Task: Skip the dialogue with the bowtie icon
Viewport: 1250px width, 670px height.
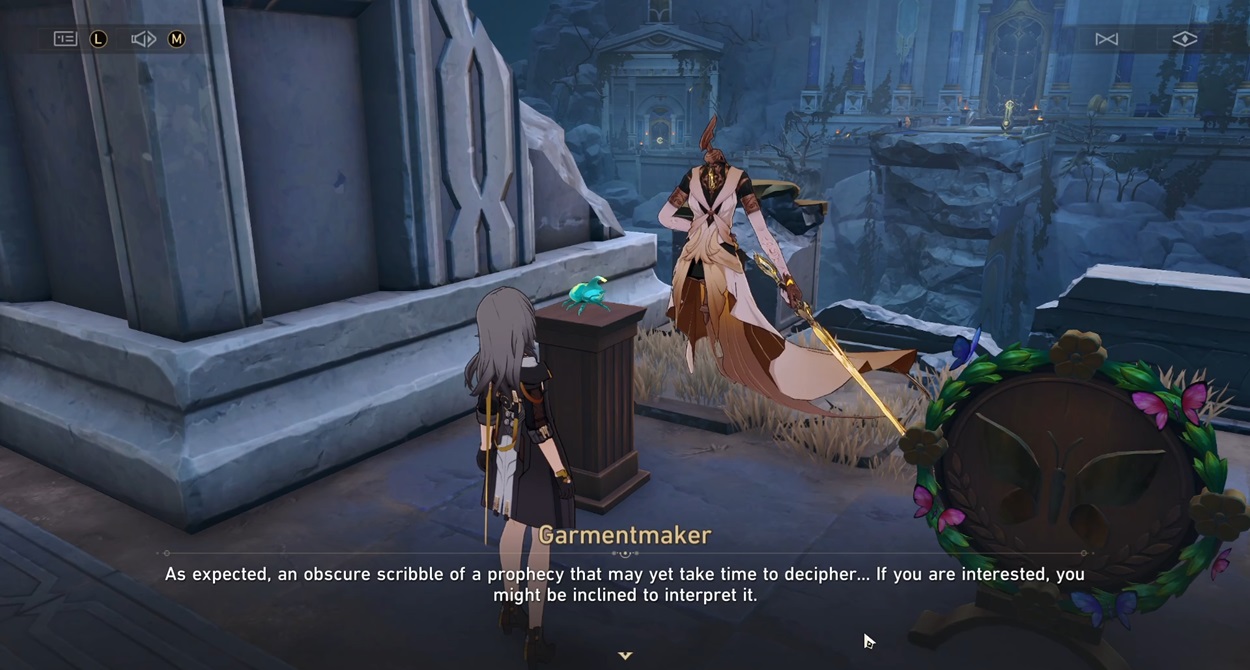Action: (x=1106, y=39)
